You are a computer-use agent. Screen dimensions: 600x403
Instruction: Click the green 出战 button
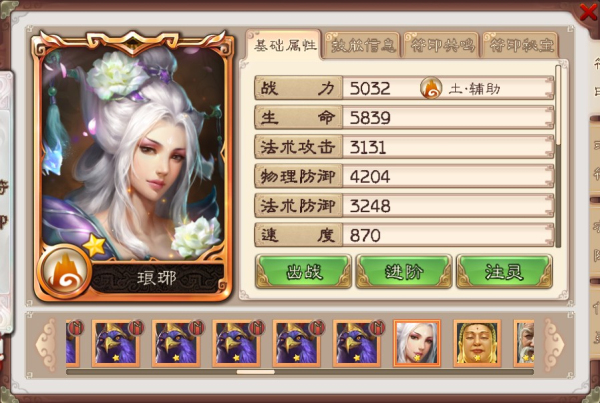[304, 271]
